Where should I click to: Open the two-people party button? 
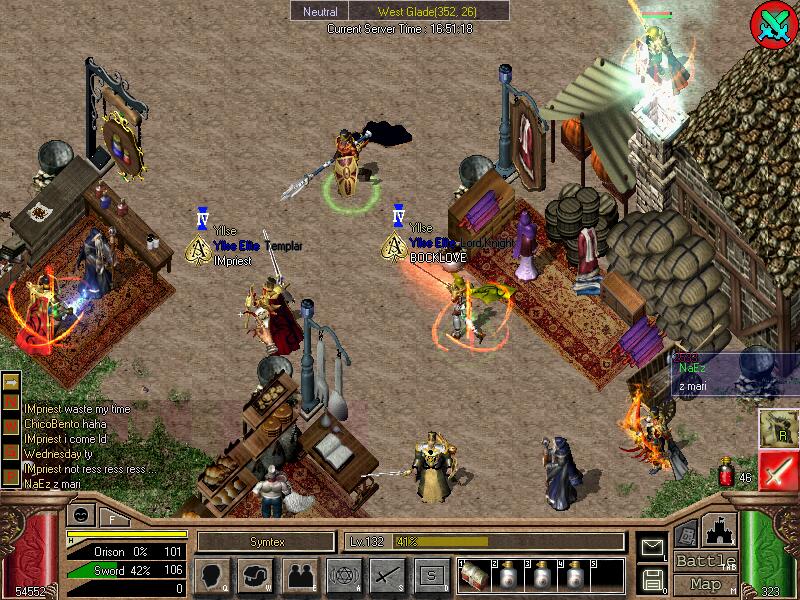click(x=301, y=575)
